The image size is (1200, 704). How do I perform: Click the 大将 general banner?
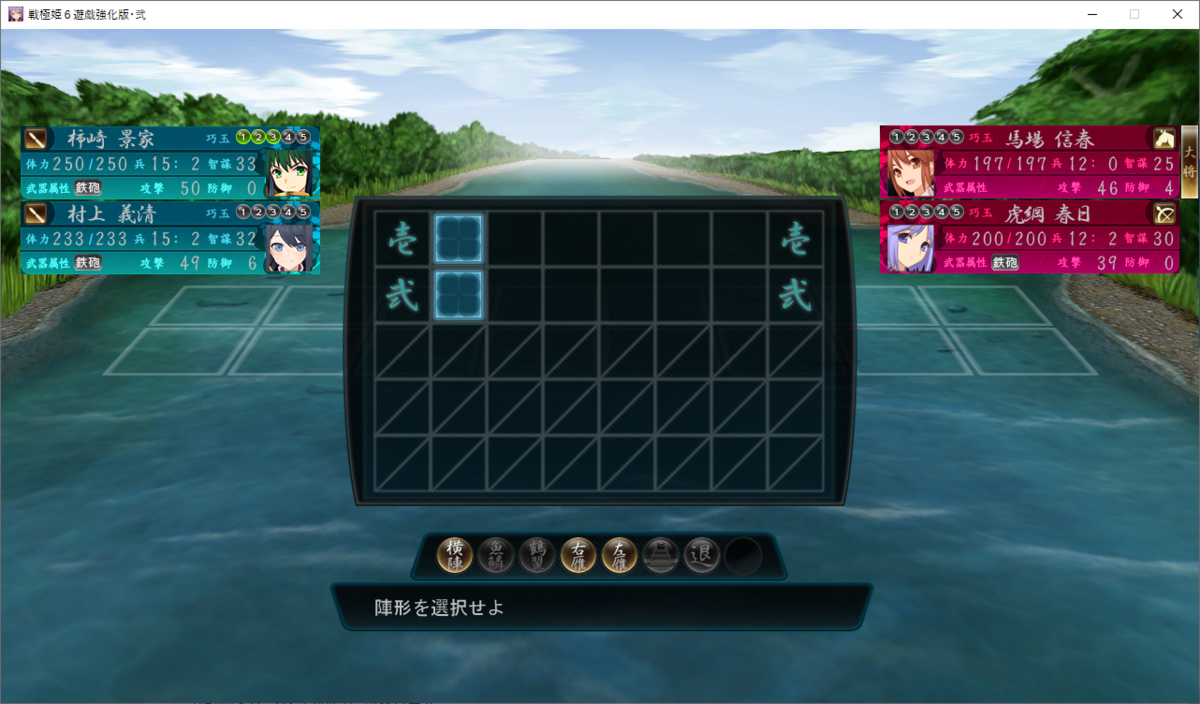coord(1189,160)
